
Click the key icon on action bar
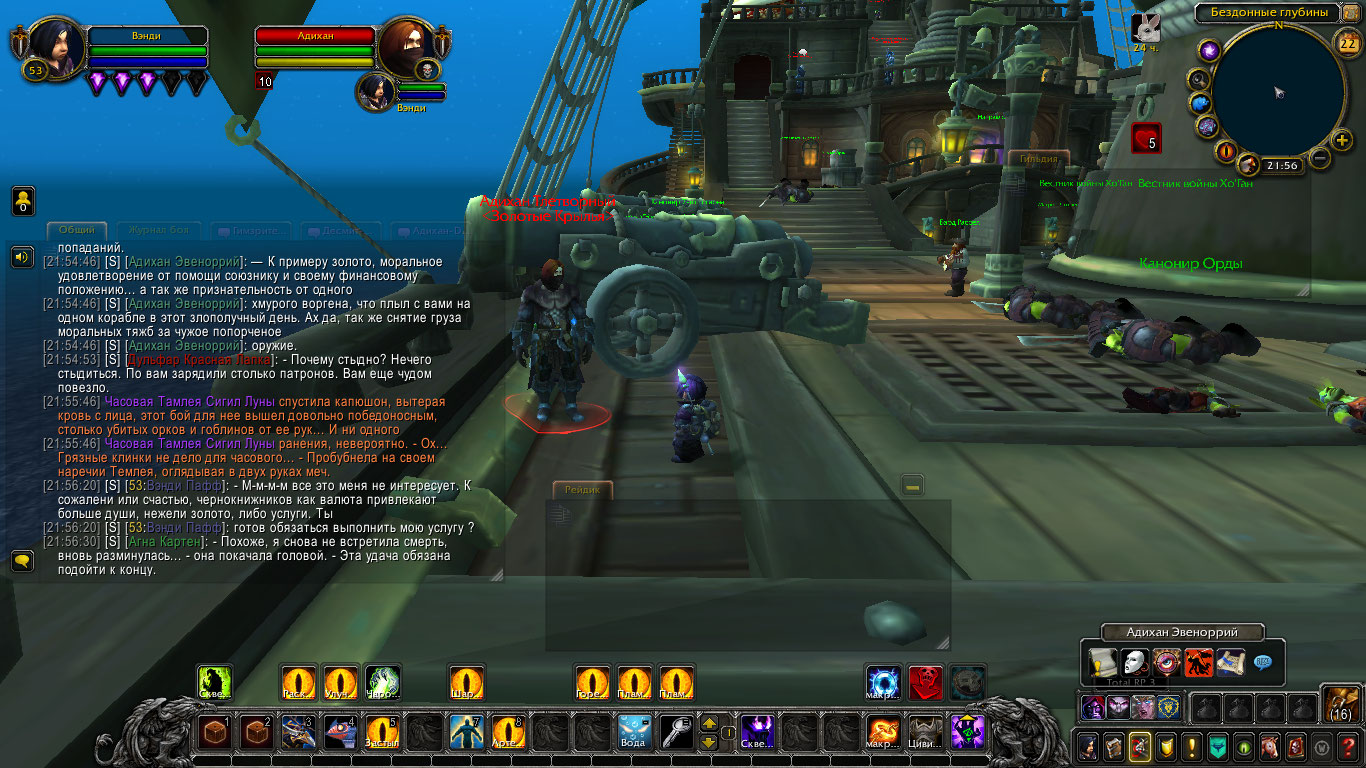pos(676,732)
